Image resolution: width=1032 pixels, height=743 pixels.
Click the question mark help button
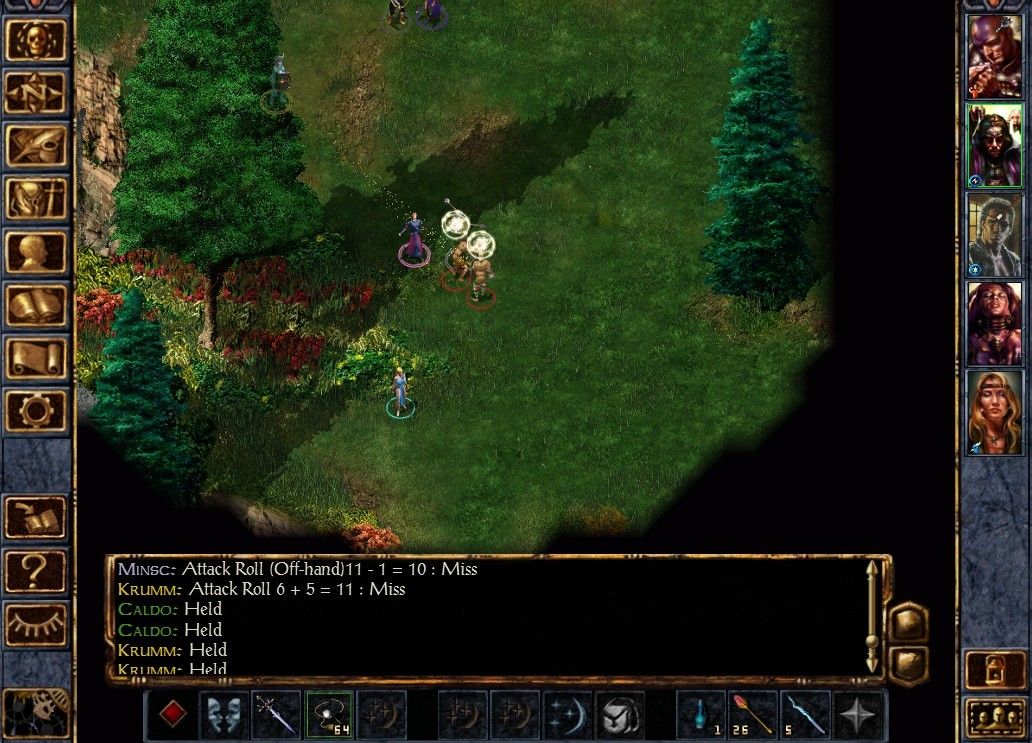pos(37,571)
